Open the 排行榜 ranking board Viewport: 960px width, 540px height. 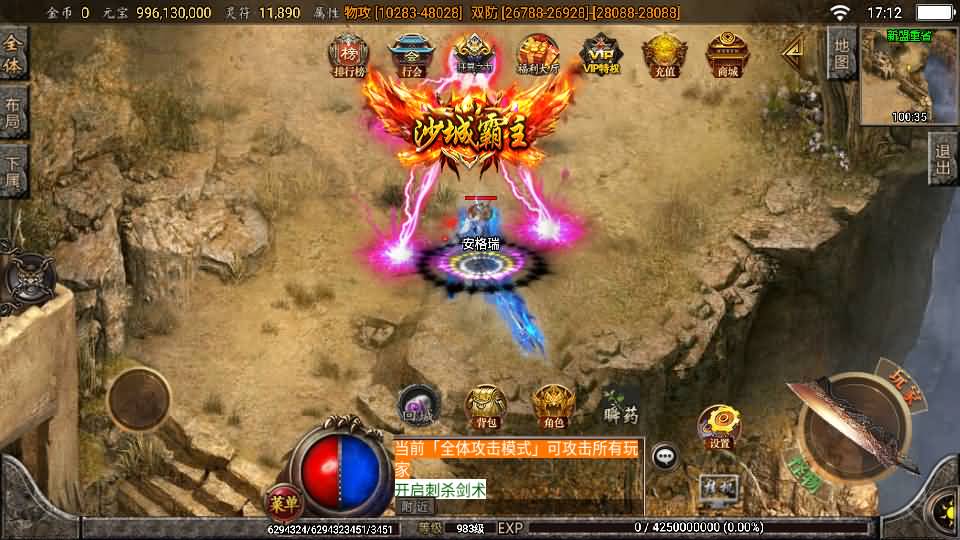point(350,53)
